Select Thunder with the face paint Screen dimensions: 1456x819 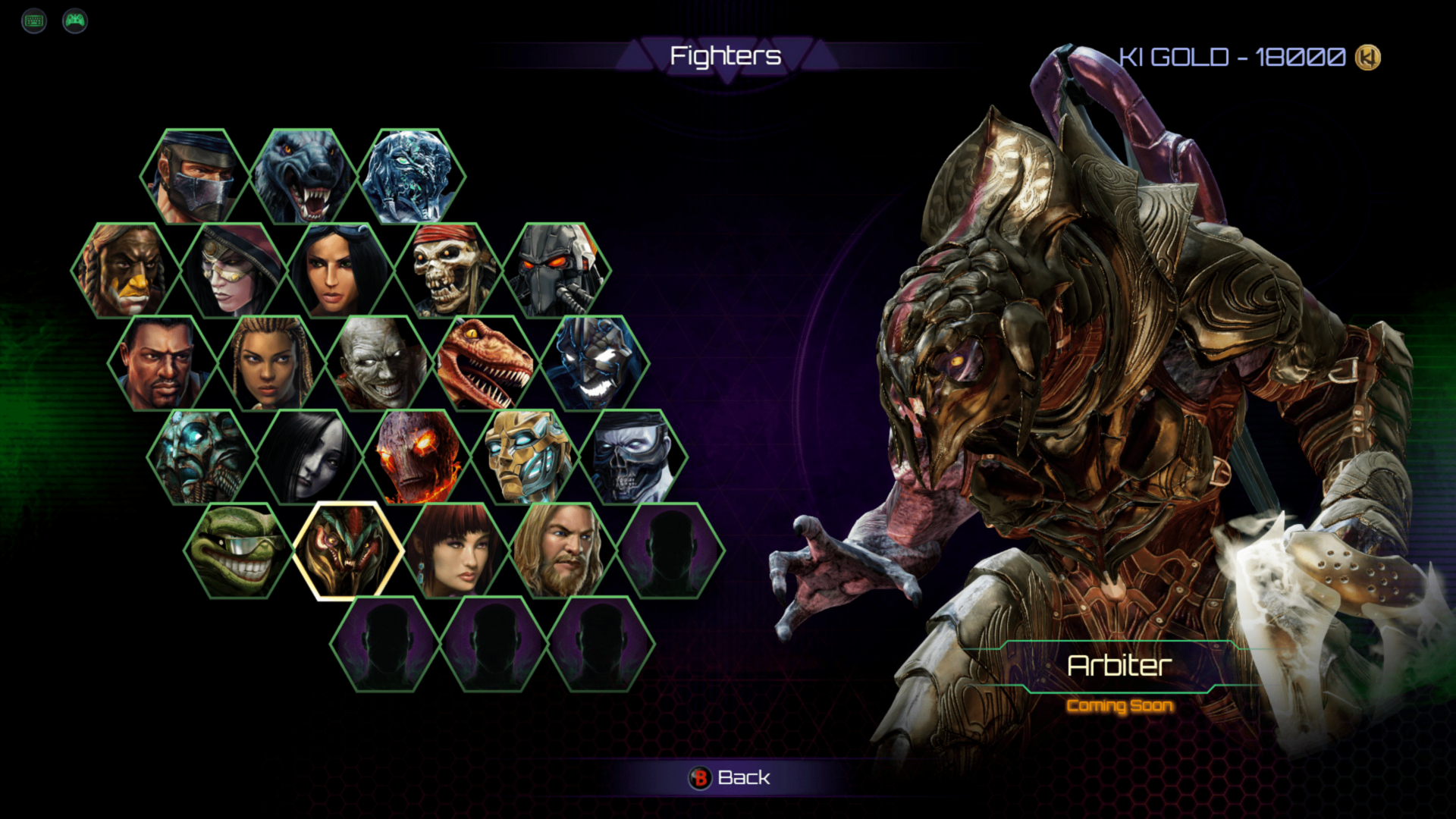pyautogui.click(x=126, y=270)
